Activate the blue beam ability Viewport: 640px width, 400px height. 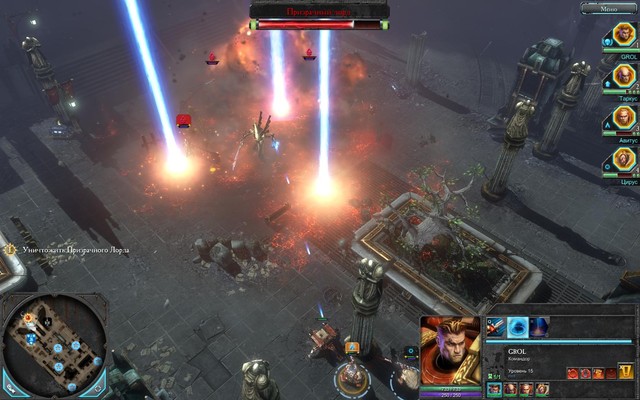point(540,326)
